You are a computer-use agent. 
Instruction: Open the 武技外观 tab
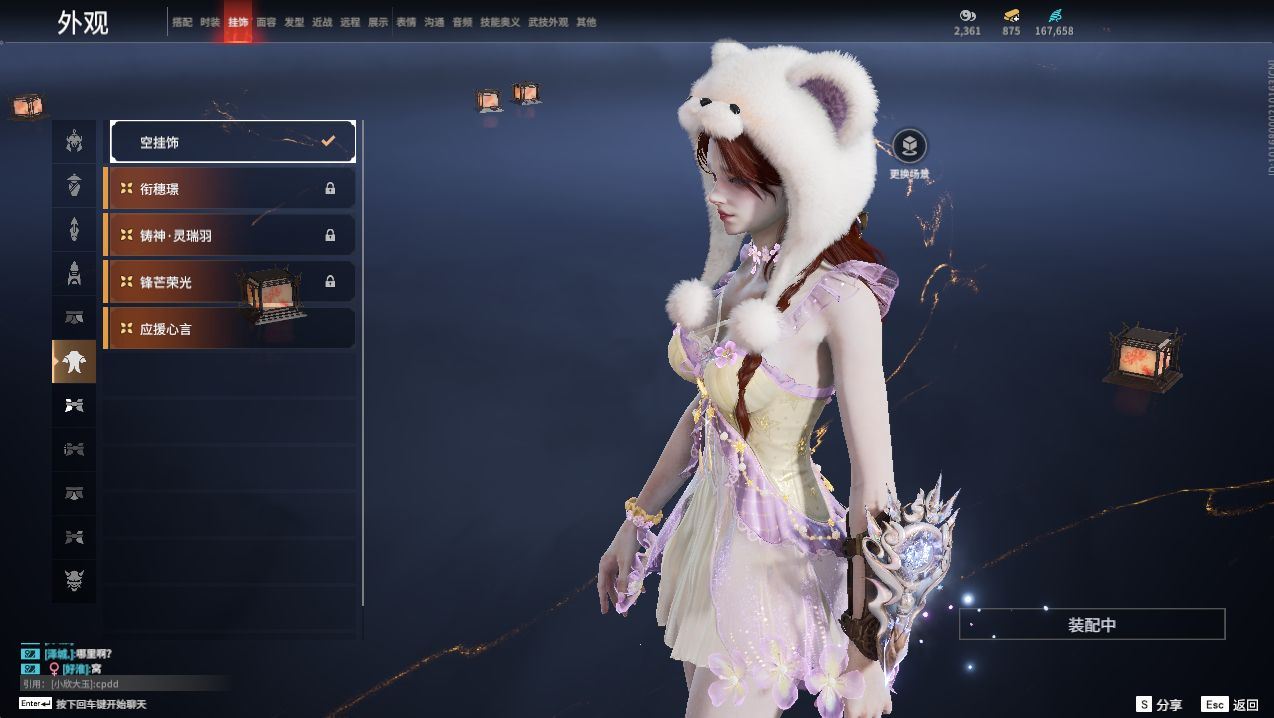point(548,22)
